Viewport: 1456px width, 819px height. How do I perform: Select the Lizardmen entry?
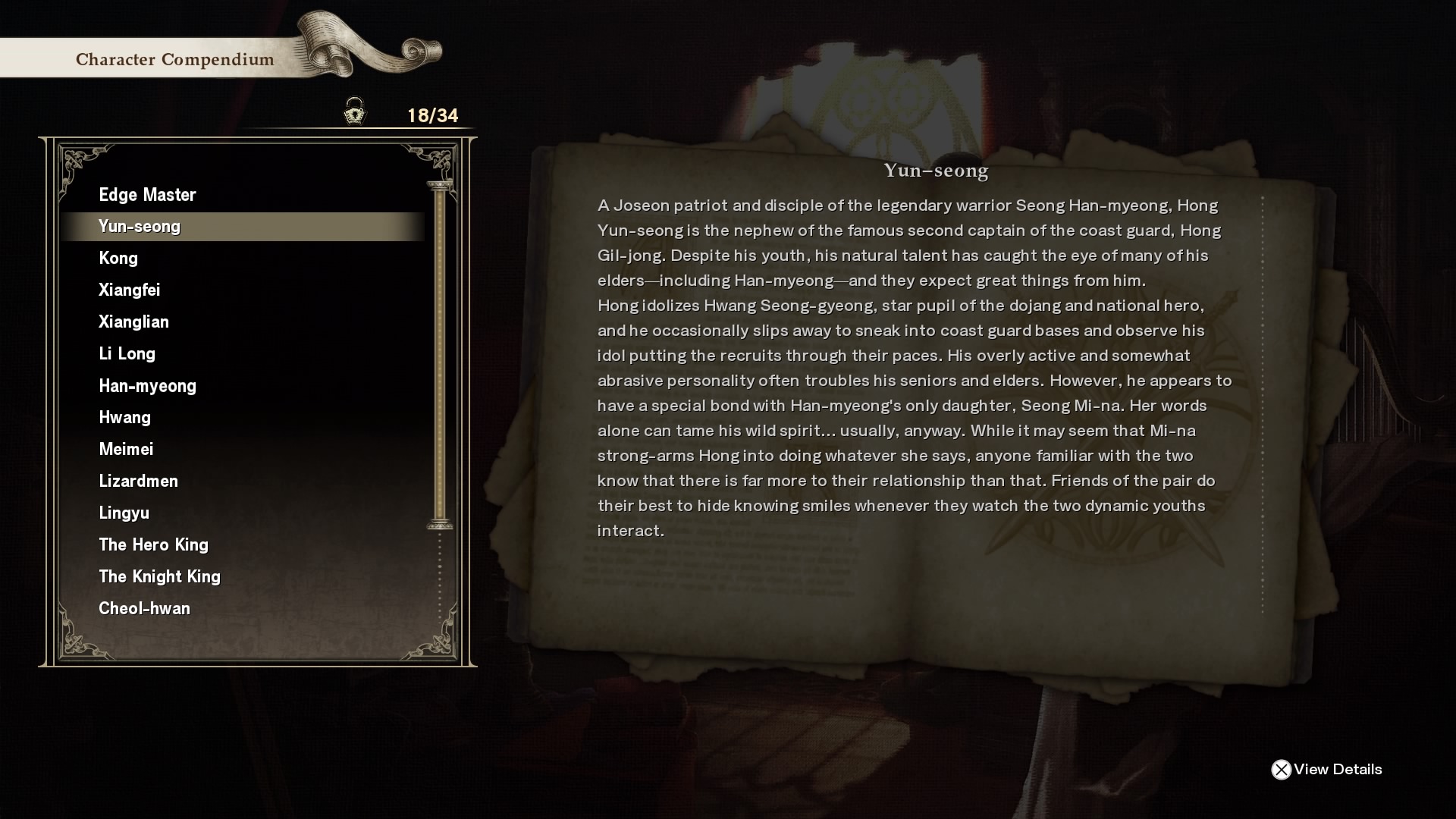(x=138, y=482)
